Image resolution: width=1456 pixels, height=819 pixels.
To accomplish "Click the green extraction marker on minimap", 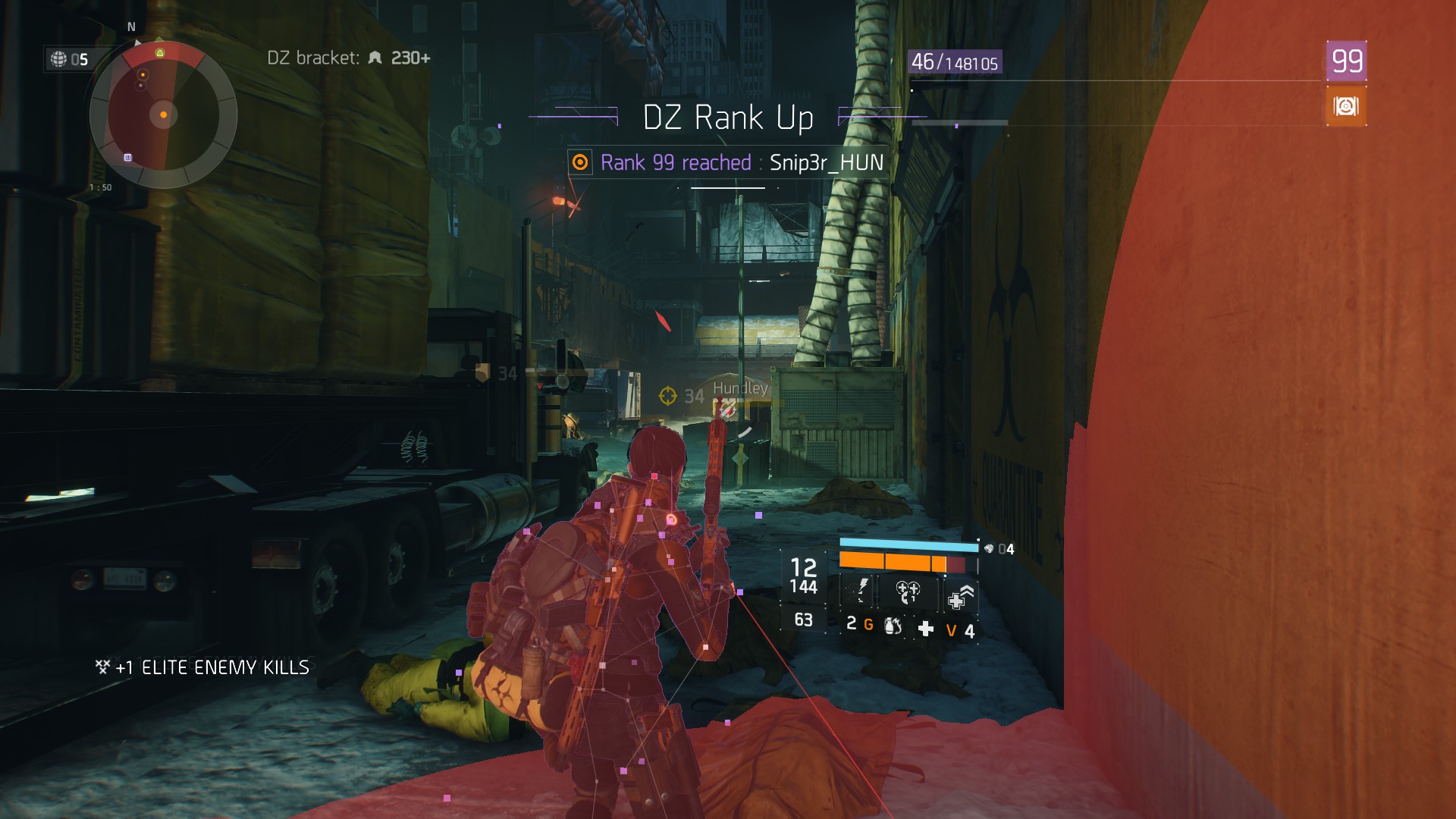I will 160,52.
